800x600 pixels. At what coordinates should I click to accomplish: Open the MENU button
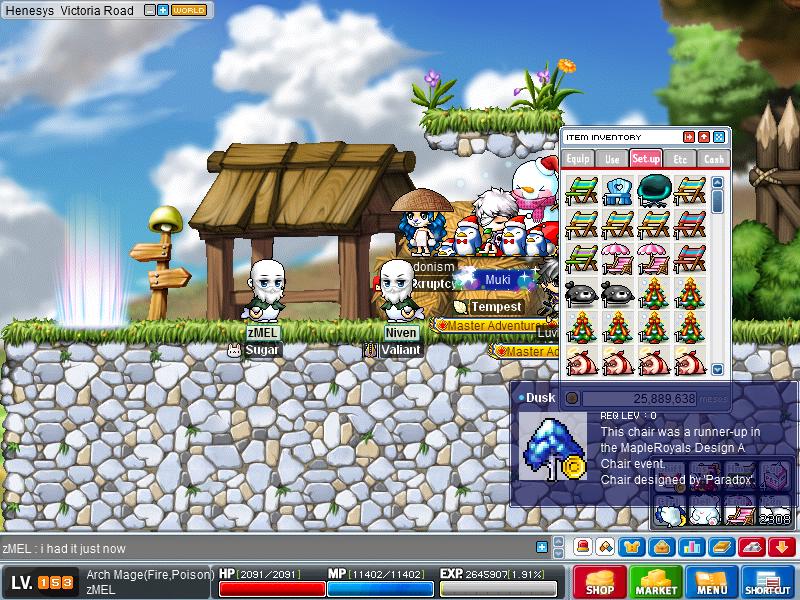pos(711,583)
